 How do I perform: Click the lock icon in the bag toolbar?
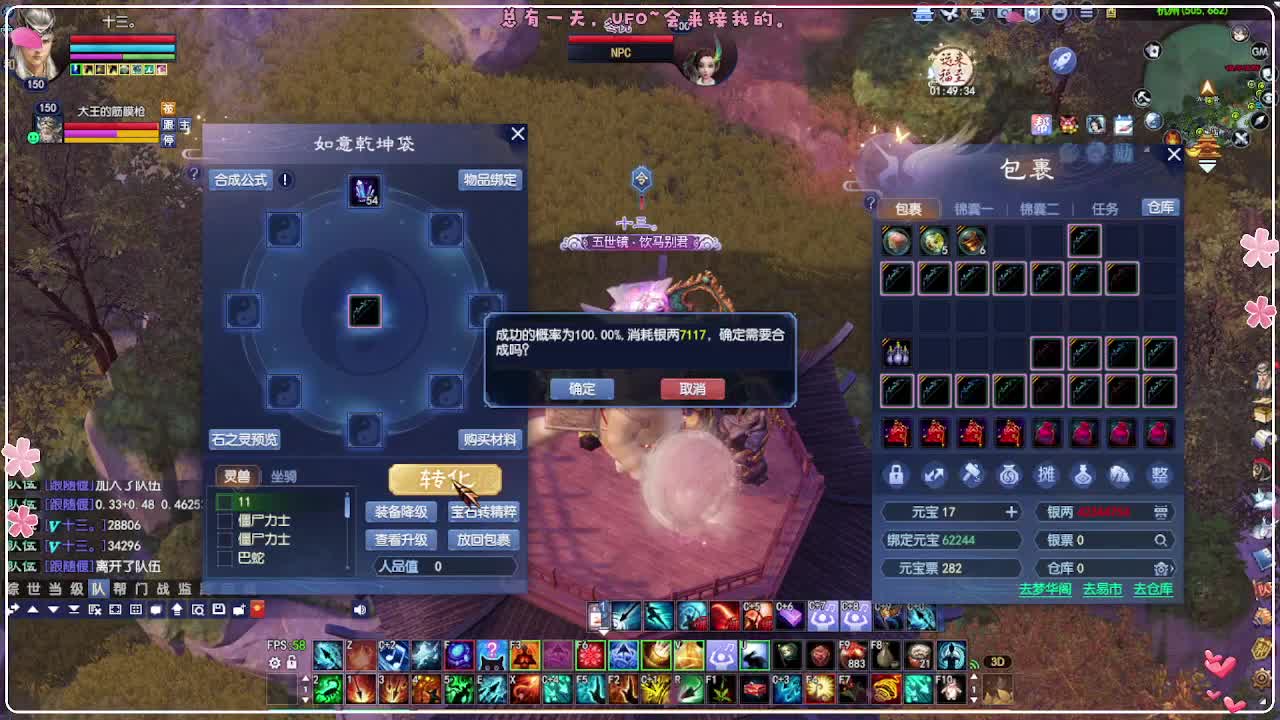tap(897, 474)
